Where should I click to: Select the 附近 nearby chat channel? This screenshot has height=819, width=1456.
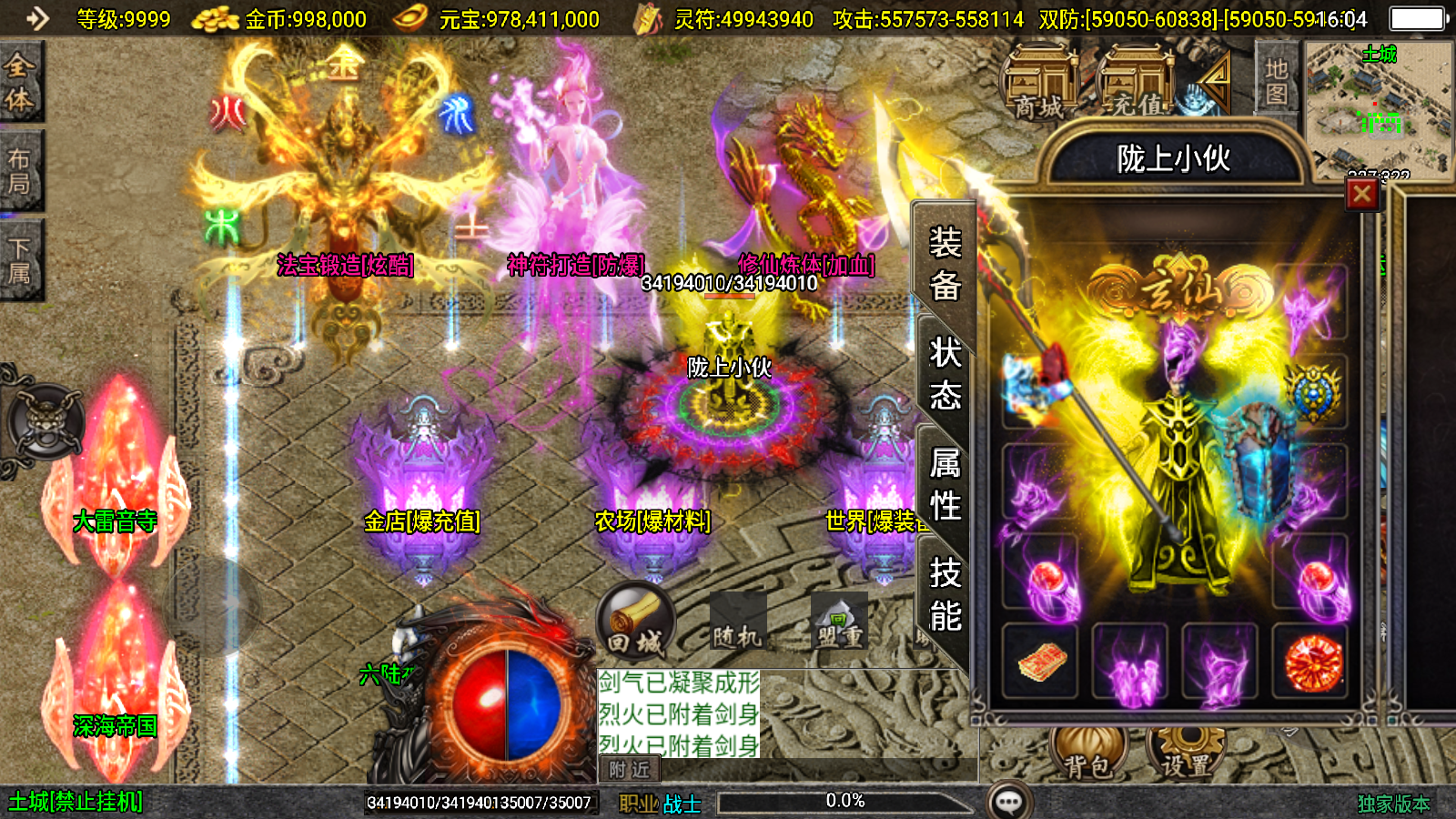coord(629,770)
